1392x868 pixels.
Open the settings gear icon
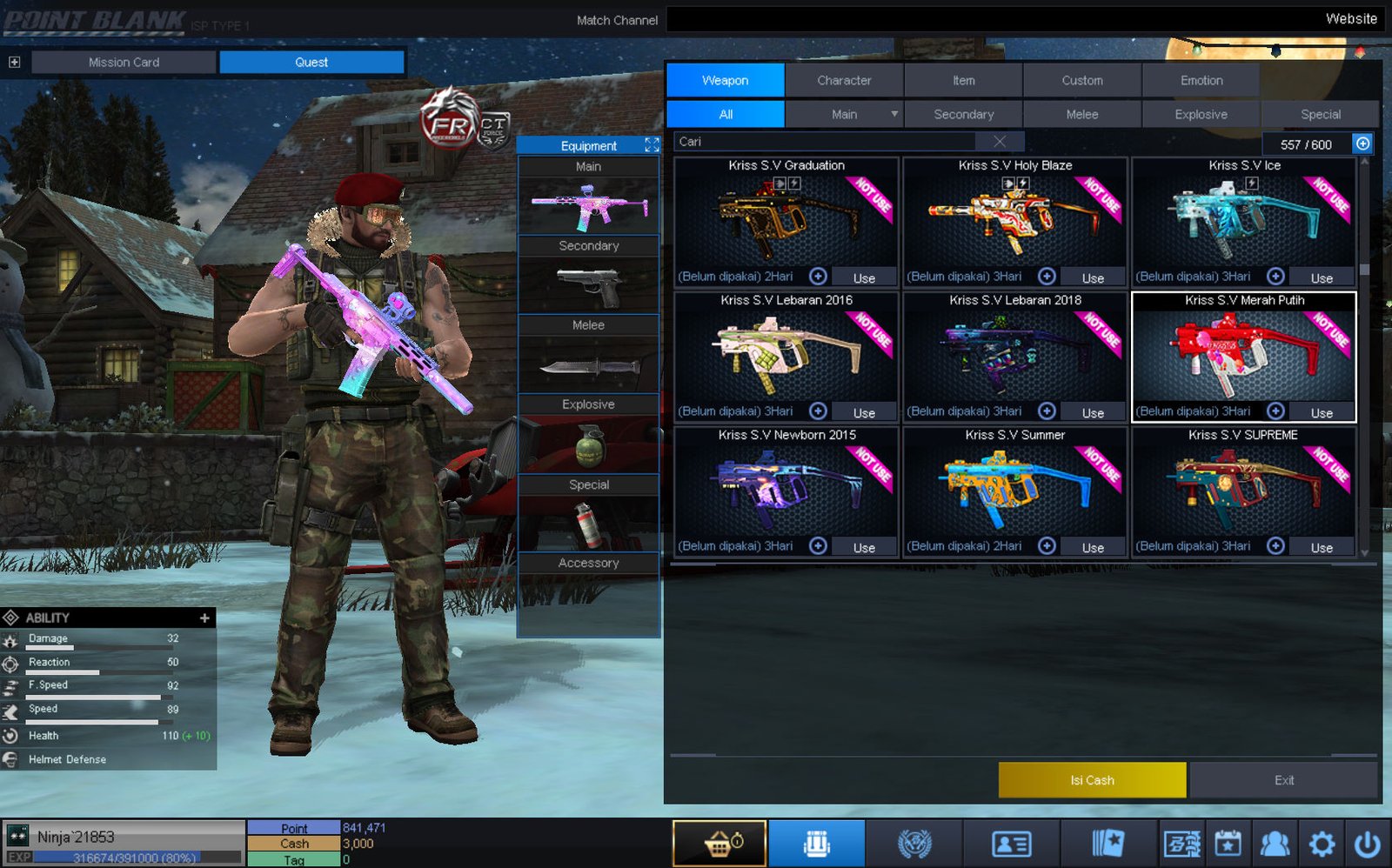tap(1322, 843)
